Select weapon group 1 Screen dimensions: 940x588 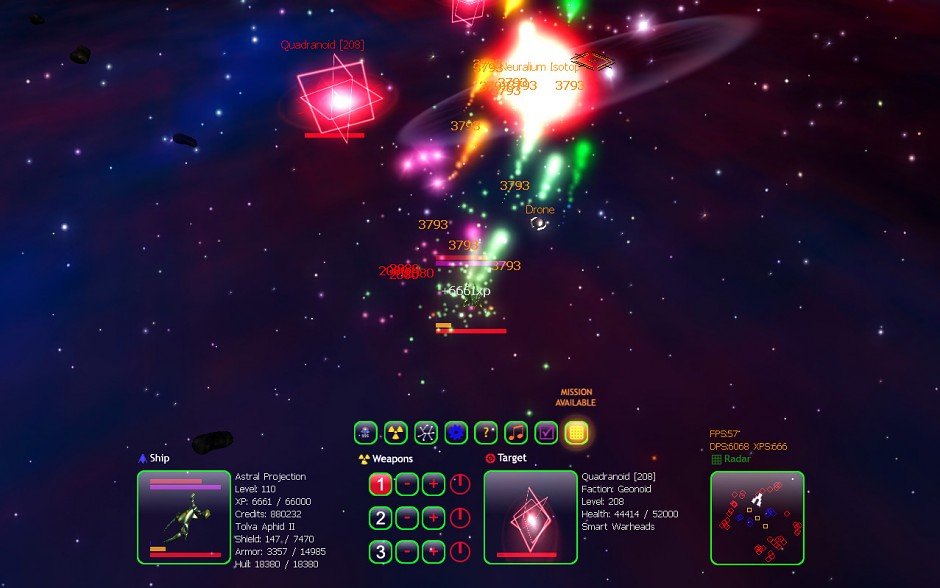click(x=380, y=485)
